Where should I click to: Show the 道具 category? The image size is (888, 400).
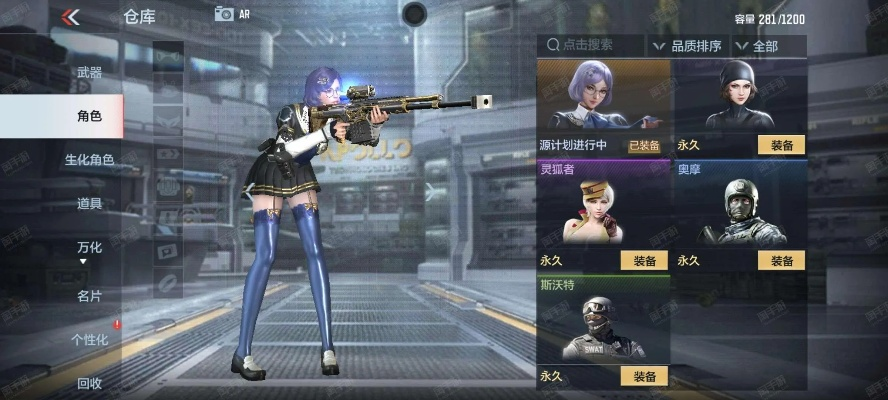click(89, 204)
